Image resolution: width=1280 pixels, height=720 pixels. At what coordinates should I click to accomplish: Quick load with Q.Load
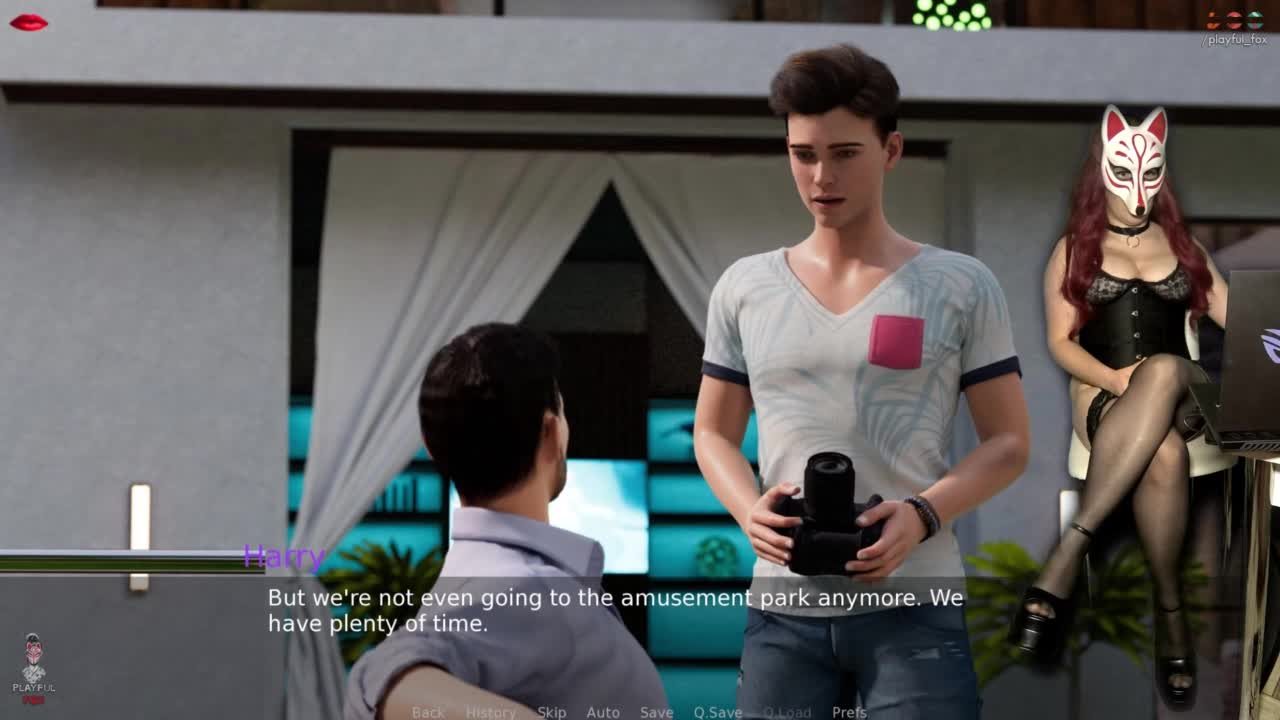pos(787,712)
